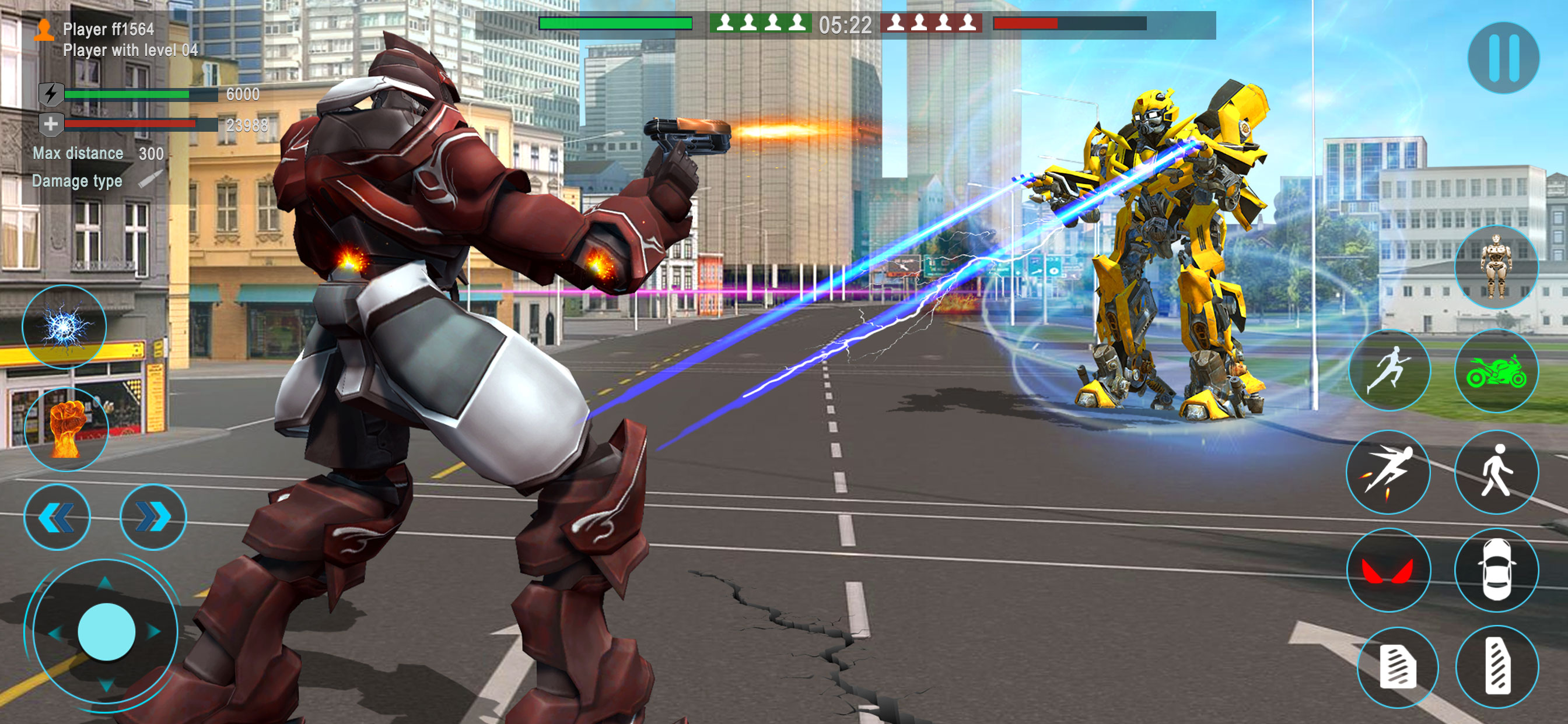Transform into the green motorcycle
Screen dimensions: 1568x724
point(1497,372)
